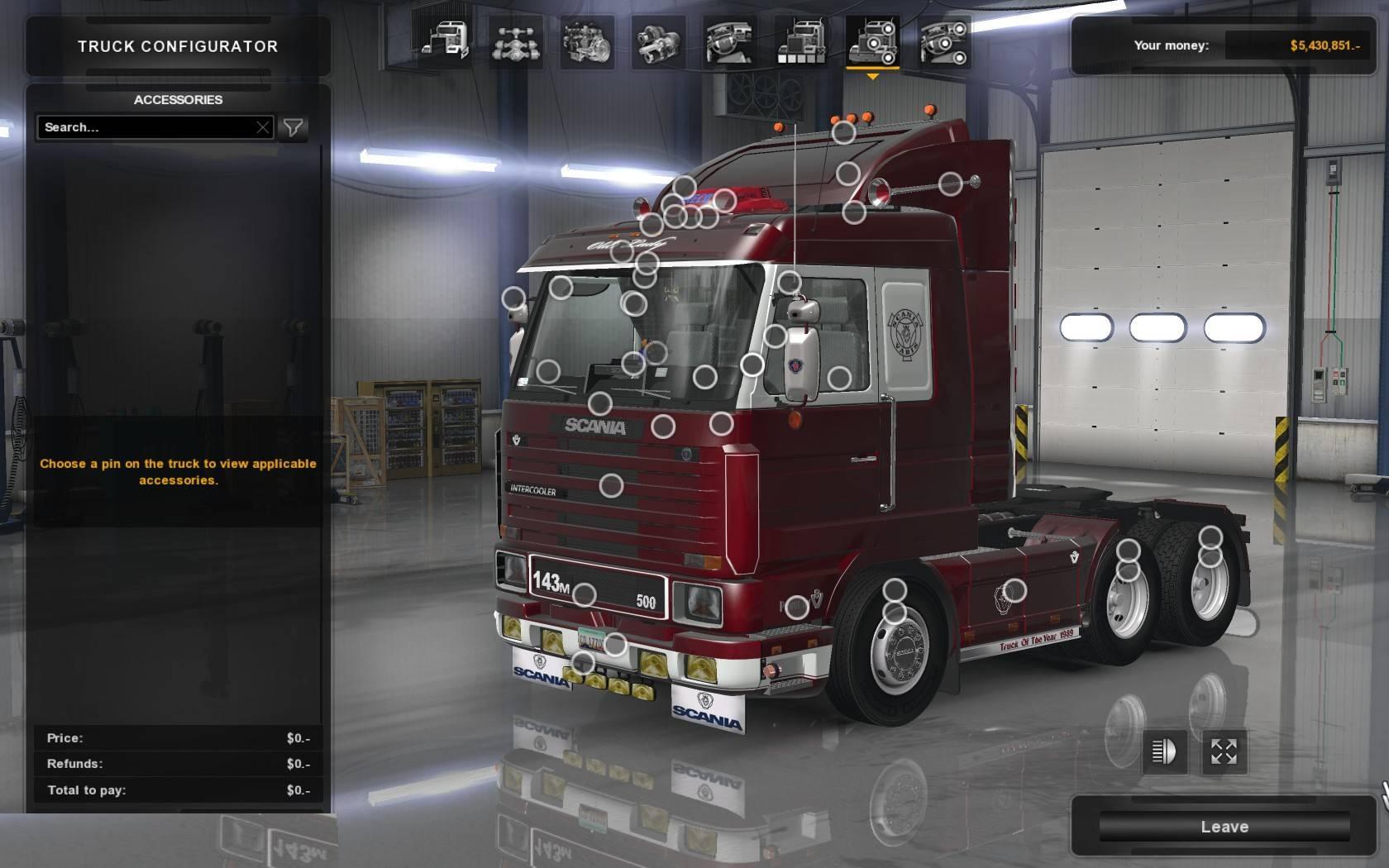Select the pin on the door side window
The image size is (1389, 868).
(x=839, y=378)
